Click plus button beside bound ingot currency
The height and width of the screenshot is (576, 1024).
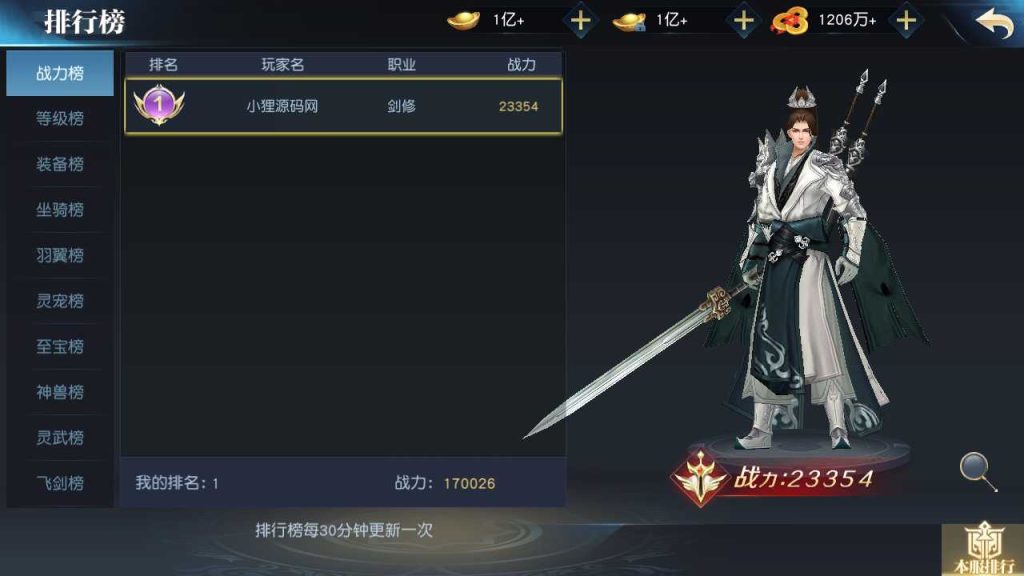pos(744,20)
